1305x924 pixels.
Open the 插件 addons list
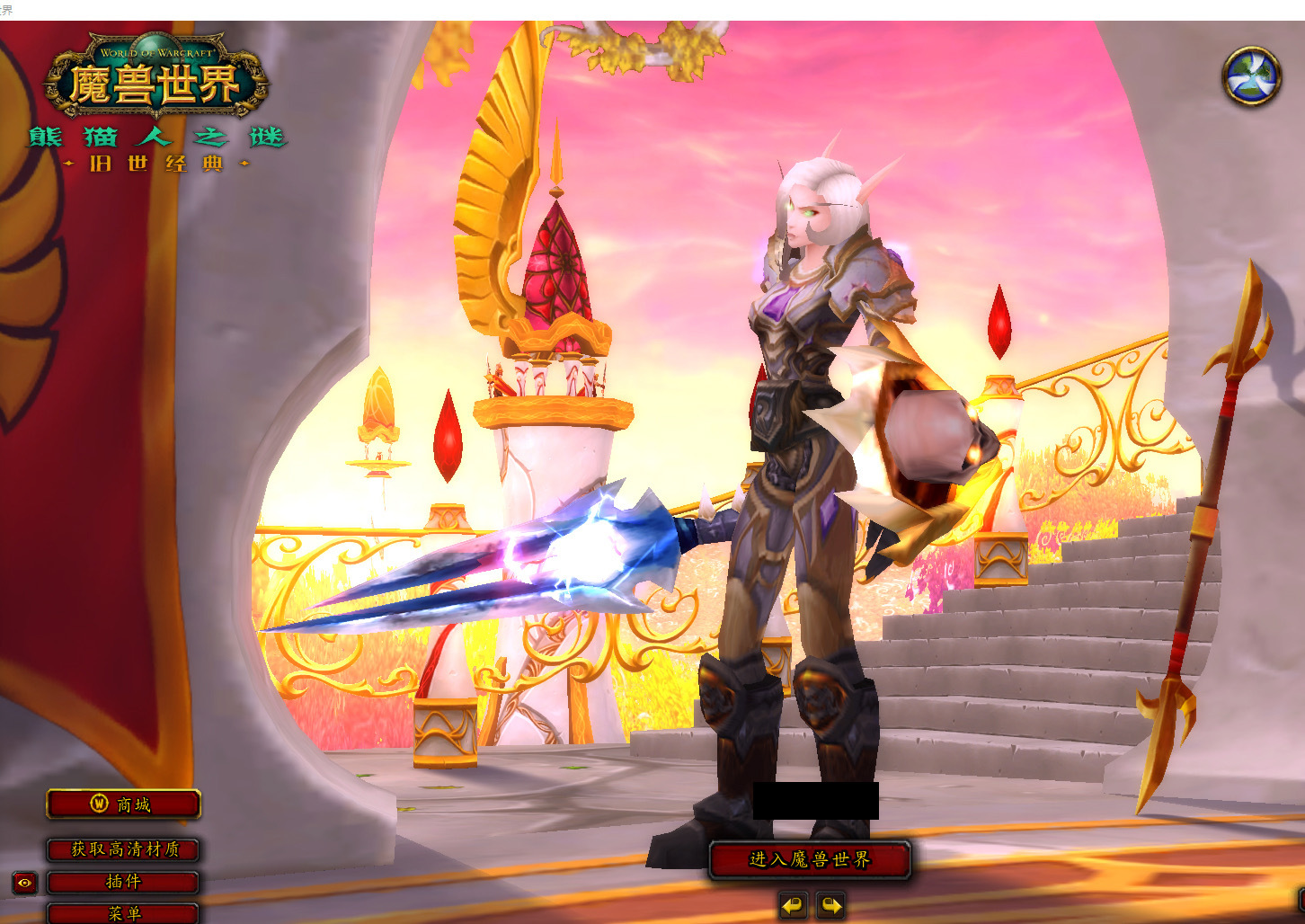(x=123, y=882)
